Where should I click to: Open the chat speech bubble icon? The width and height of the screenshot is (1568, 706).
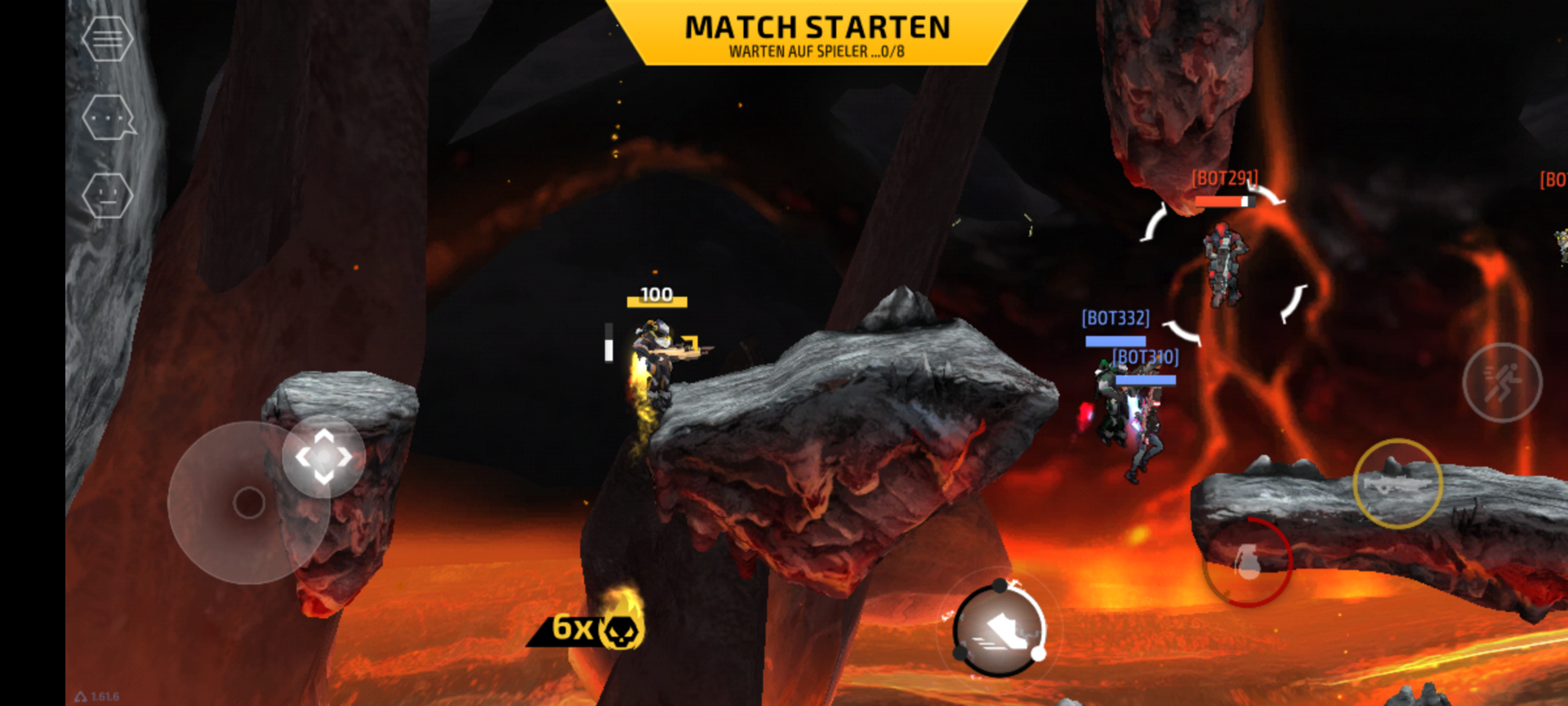click(108, 118)
